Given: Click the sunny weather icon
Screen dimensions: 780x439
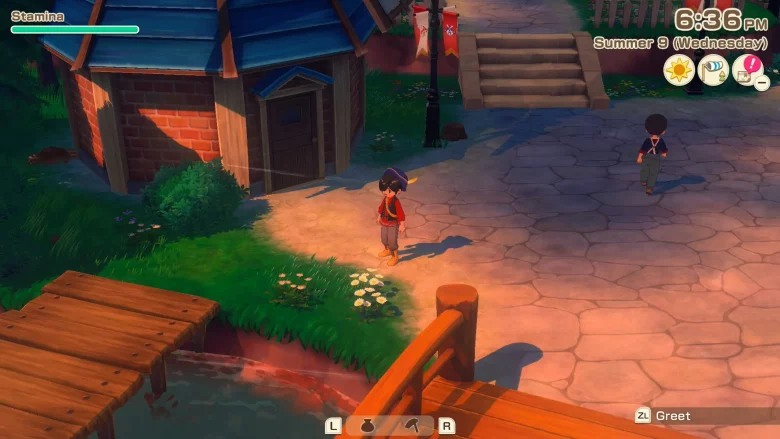Looking at the screenshot, I should [x=679, y=70].
